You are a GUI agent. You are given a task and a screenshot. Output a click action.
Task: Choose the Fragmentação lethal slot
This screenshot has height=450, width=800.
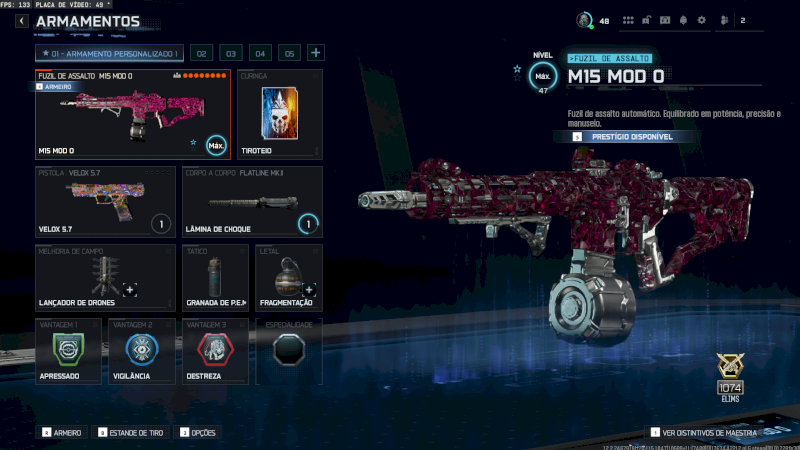point(288,277)
